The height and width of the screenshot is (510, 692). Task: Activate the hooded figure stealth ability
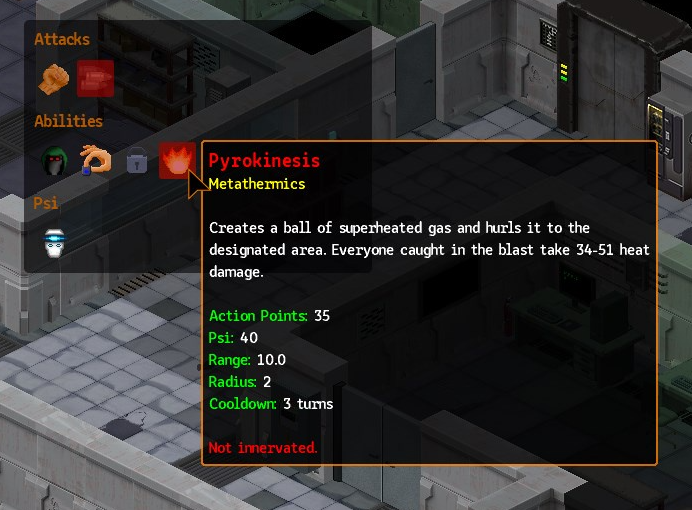[54, 161]
